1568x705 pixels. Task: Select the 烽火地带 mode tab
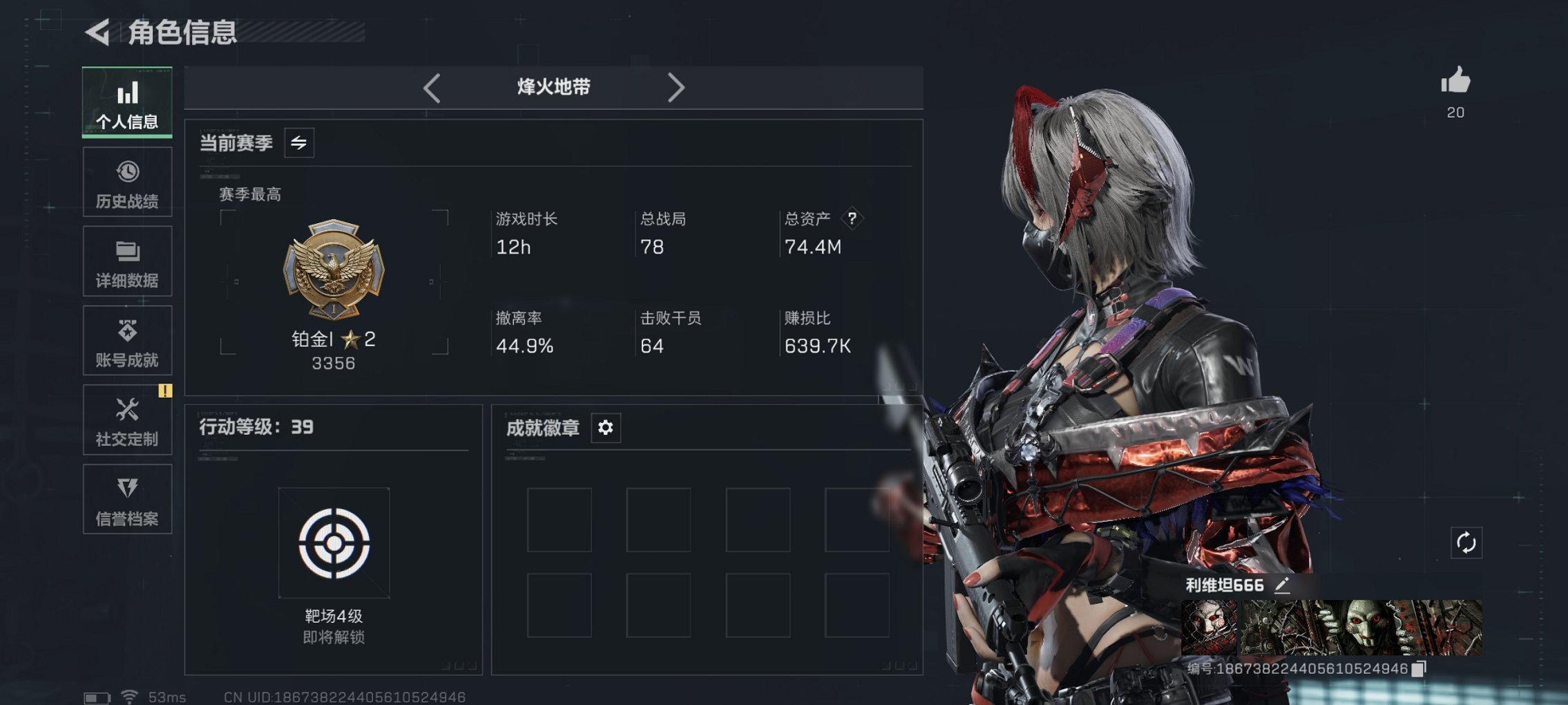coord(553,87)
